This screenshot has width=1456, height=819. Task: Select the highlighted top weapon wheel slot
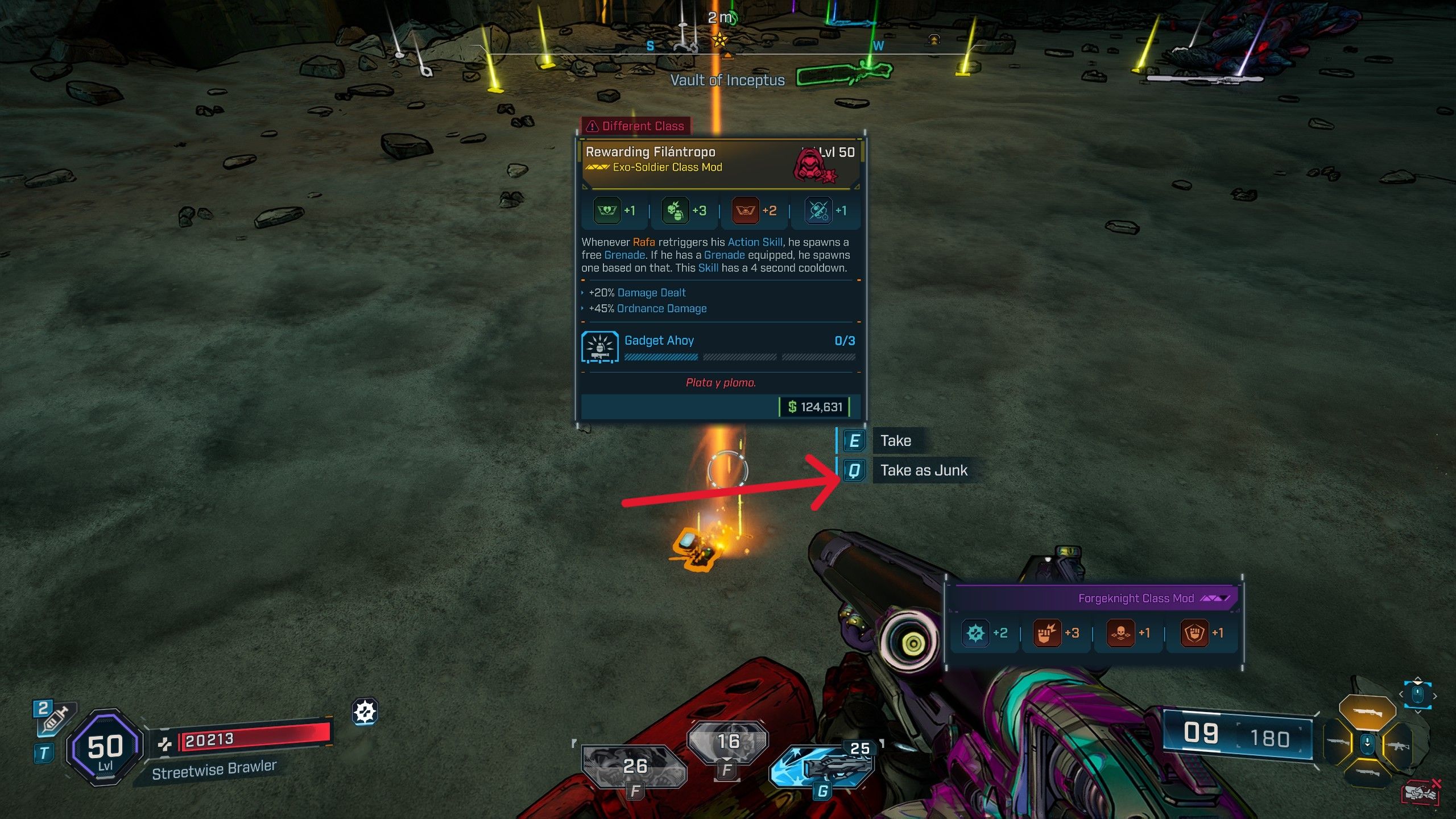click(x=1367, y=711)
